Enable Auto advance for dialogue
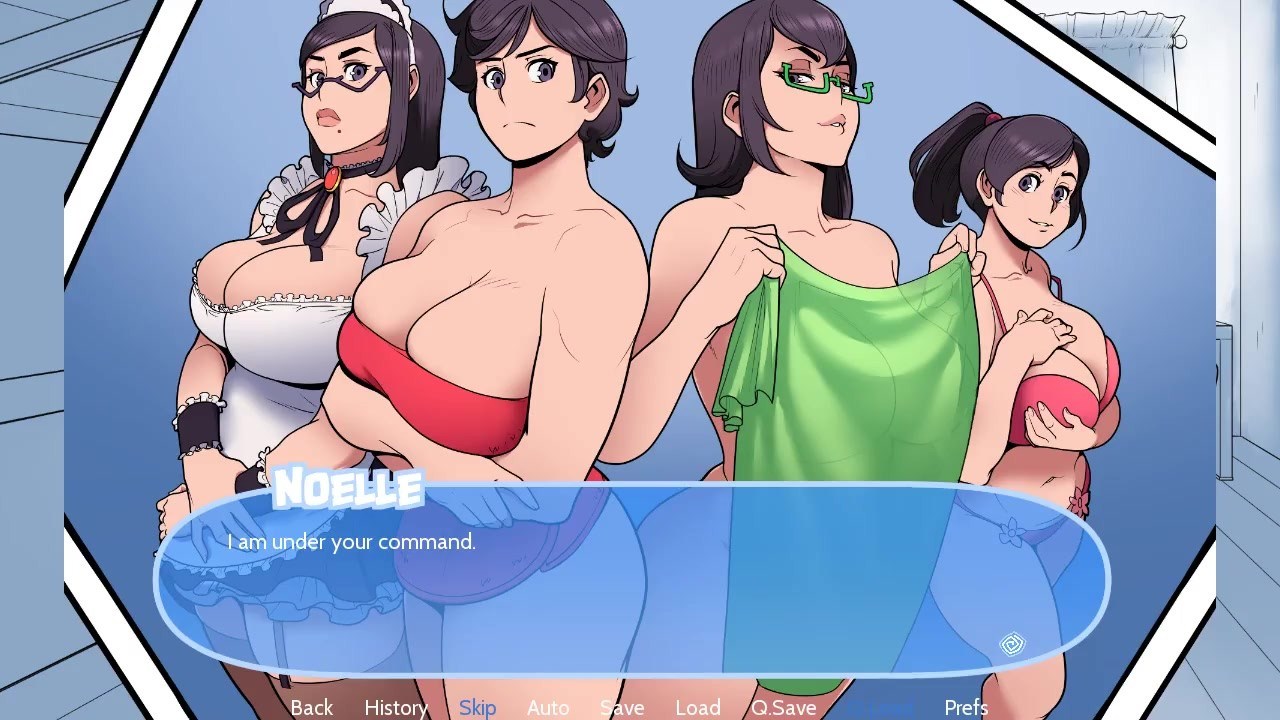Screen dimensions: 1280x720 tap(548, 707)
